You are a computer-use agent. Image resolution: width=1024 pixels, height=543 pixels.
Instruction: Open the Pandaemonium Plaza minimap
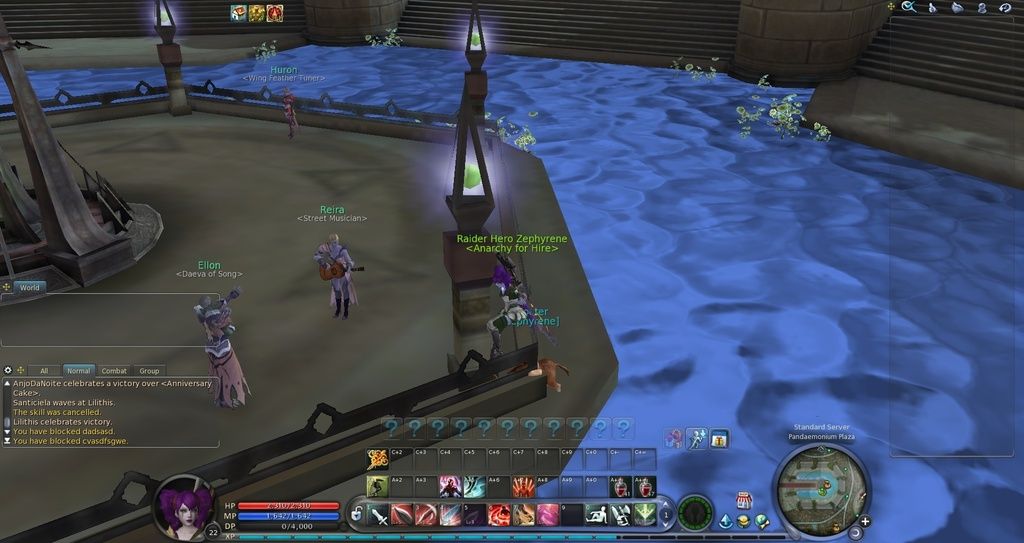point(822,488)
